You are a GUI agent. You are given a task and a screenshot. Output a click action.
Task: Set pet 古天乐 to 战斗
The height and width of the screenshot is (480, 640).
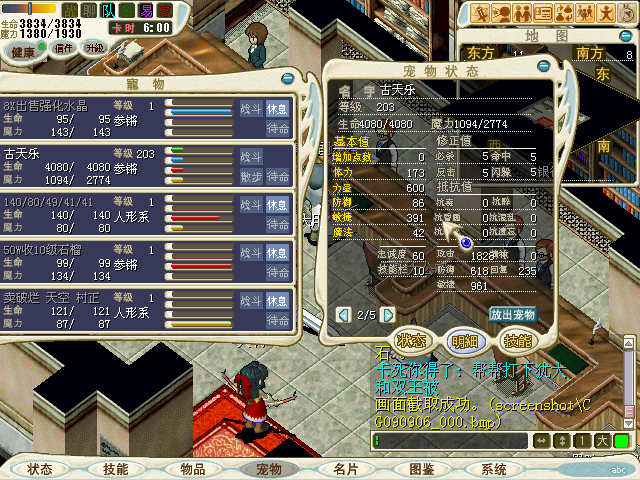(x=250, y=157)
